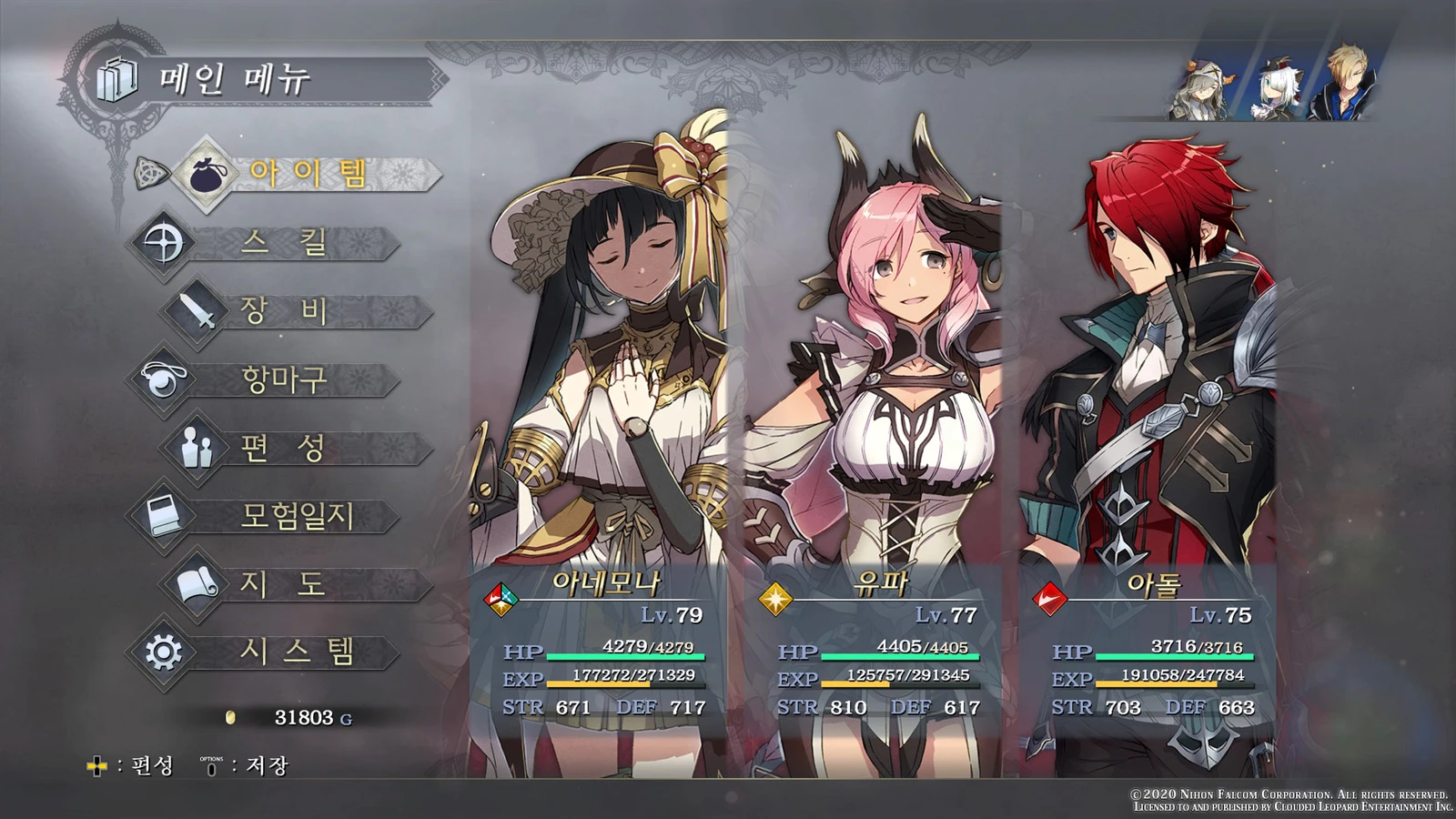Open the 모험일지 adventure journal

(296, 516)
